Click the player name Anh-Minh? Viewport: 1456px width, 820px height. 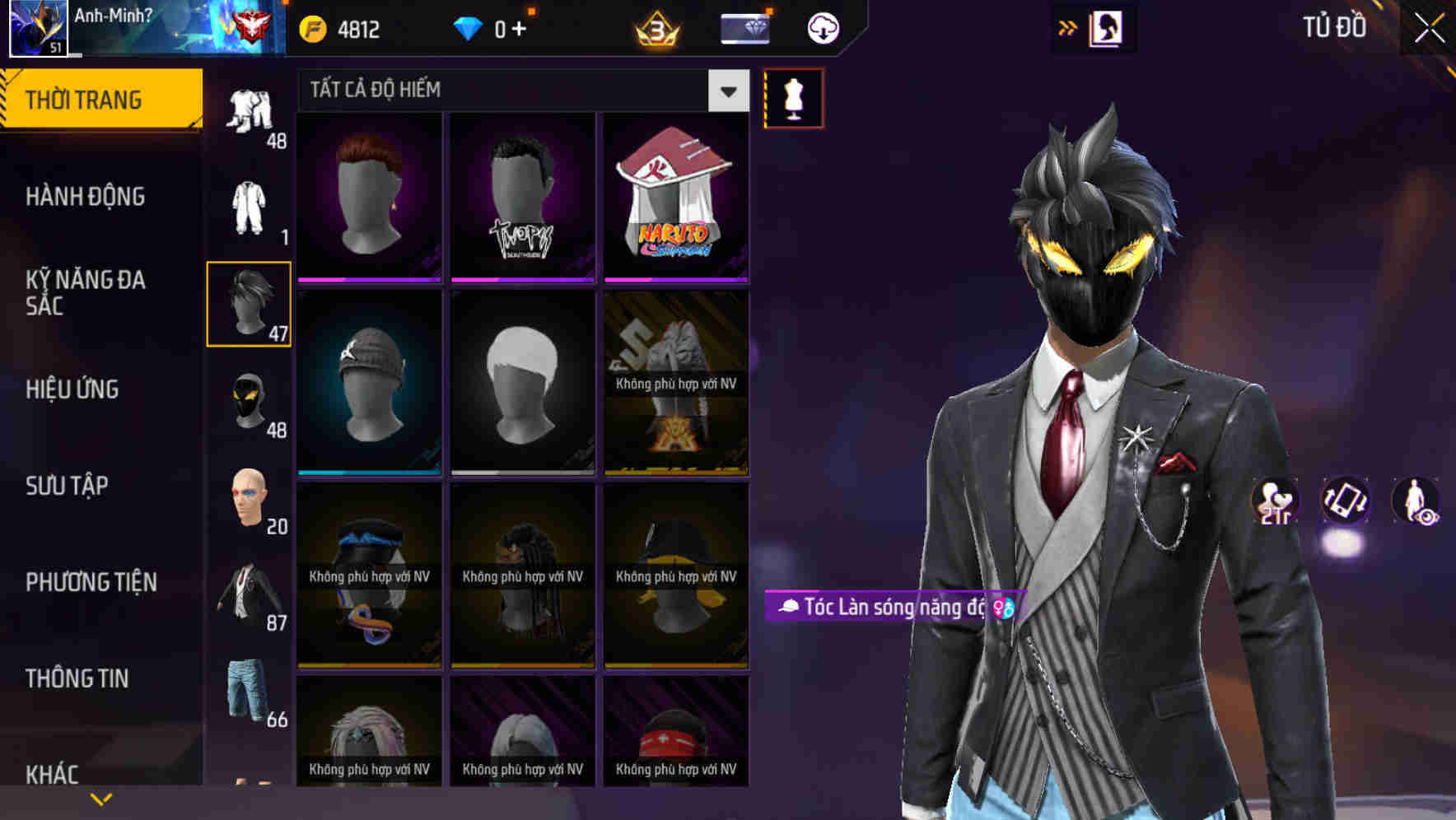[111, 13]
